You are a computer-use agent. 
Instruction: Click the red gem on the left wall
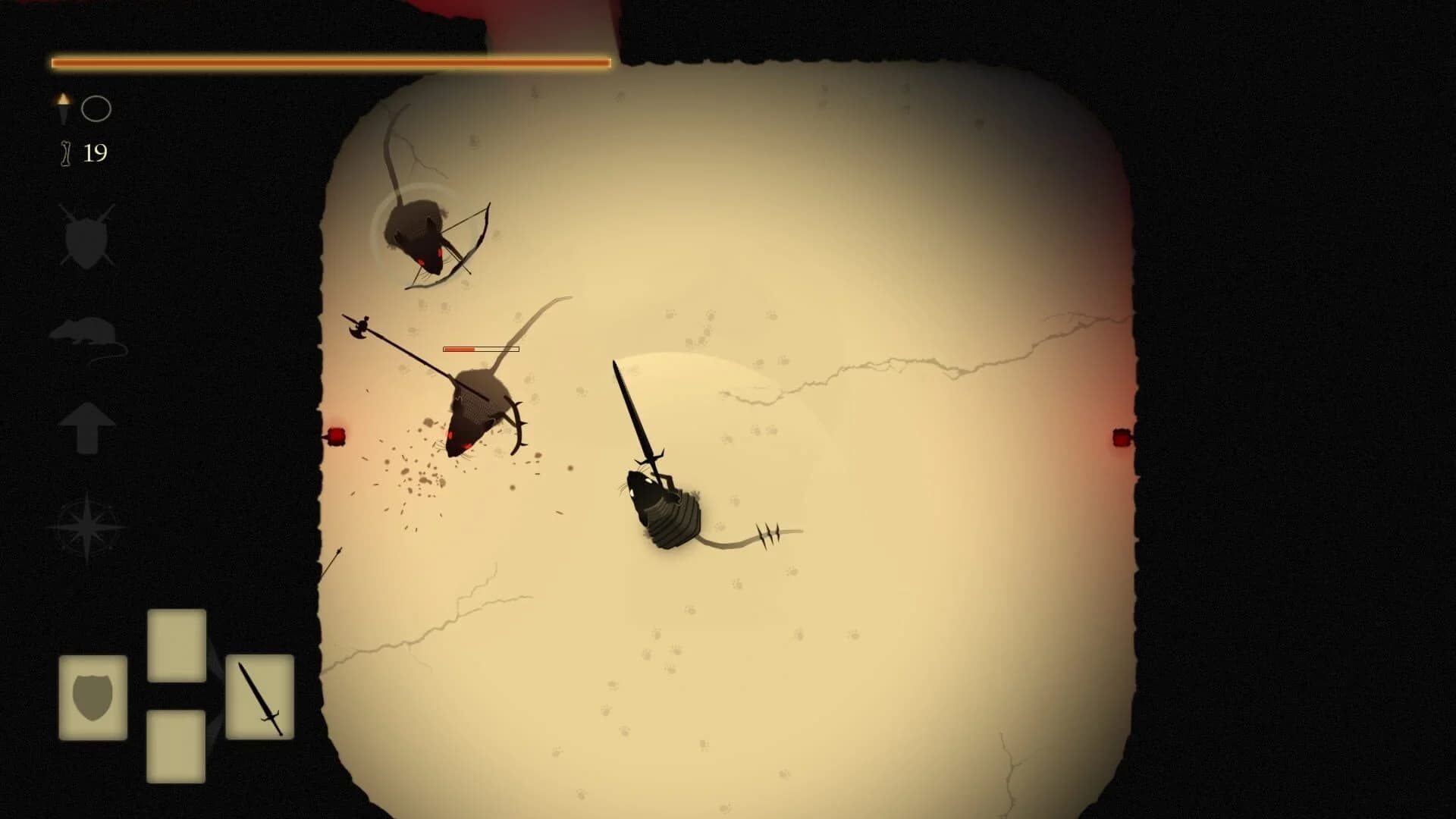[x=336, y=434]
